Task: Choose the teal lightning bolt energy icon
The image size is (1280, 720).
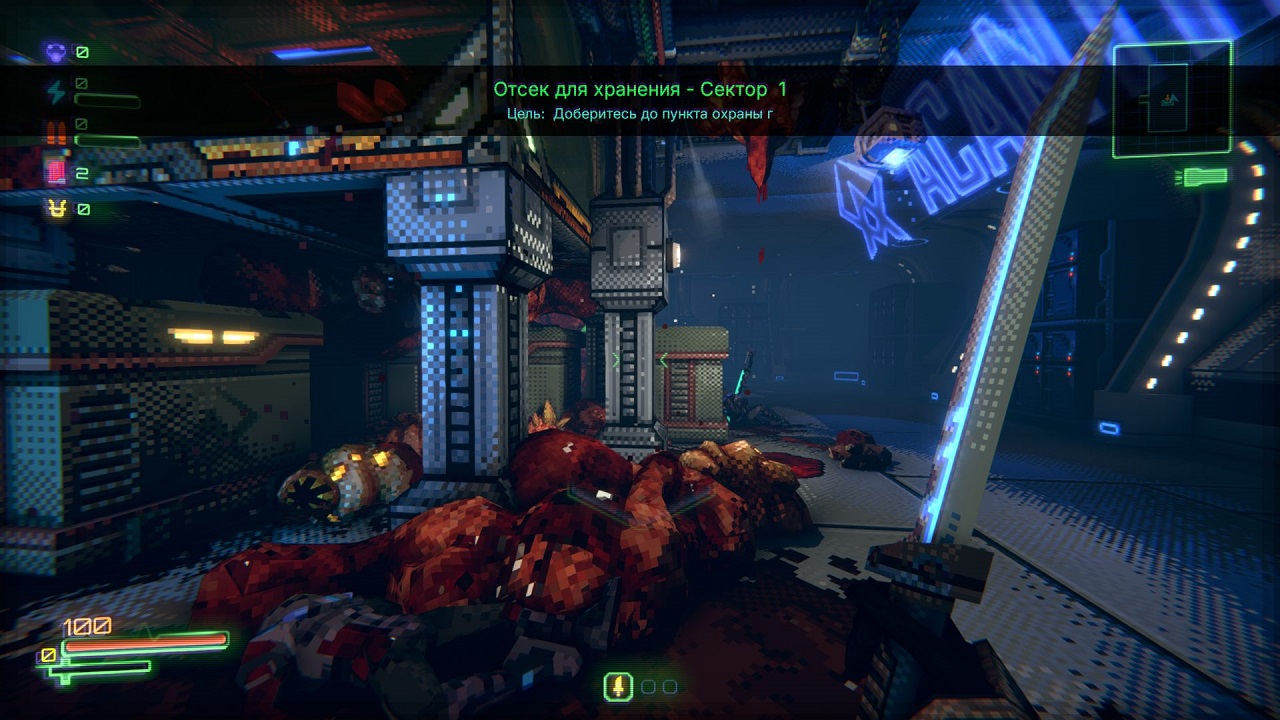Action: coord(55,92)
